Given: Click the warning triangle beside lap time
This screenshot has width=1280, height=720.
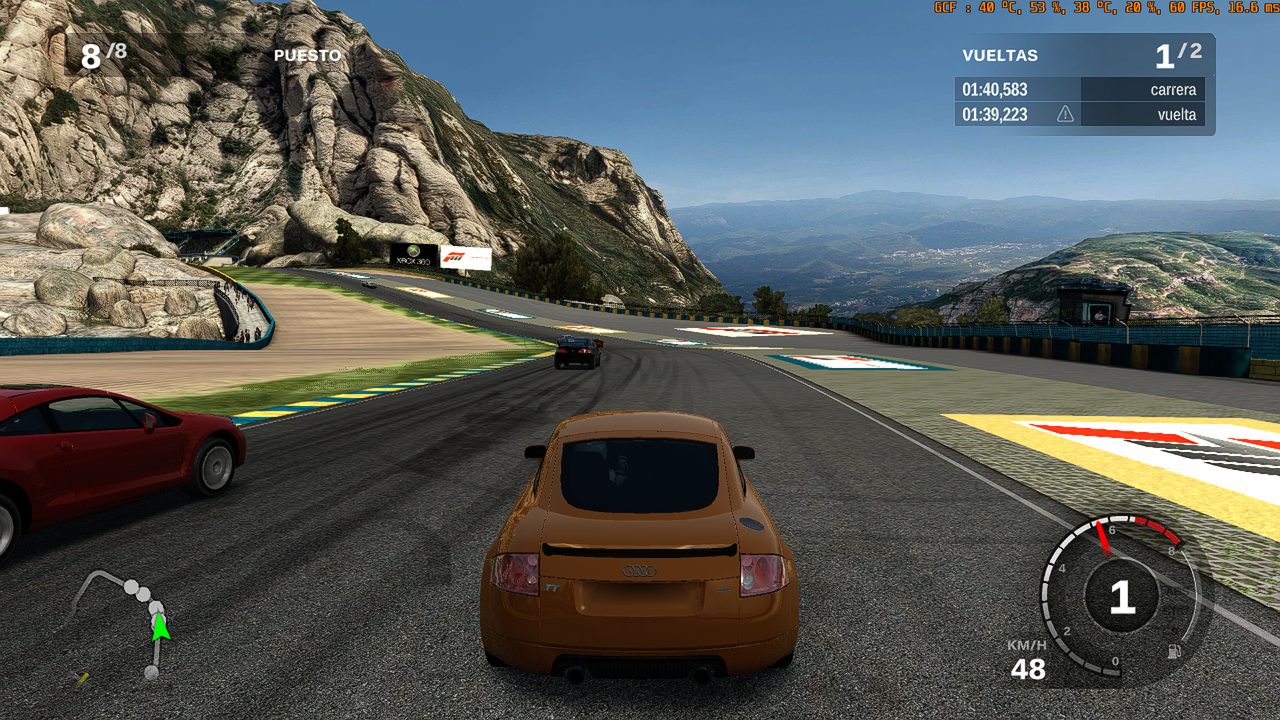Looking at the screenshot, I should click(1065, 114).
